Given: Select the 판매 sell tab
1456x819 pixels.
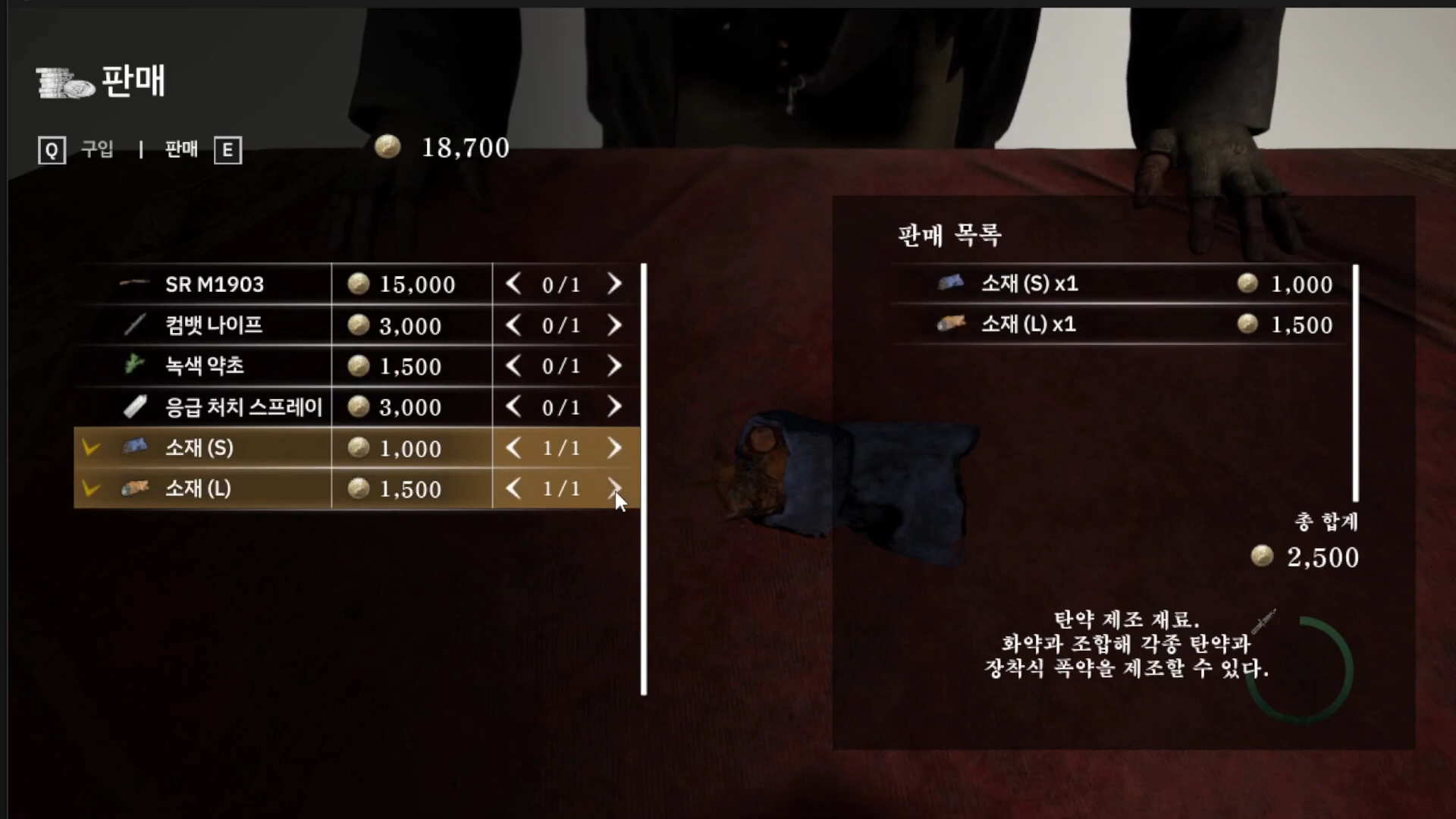Looking at the screenshot, I should [x=181, y=149].
